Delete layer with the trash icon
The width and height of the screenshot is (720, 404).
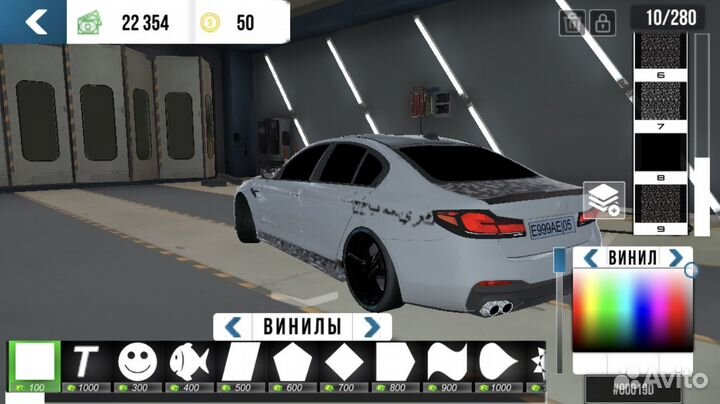coord(574,21)
